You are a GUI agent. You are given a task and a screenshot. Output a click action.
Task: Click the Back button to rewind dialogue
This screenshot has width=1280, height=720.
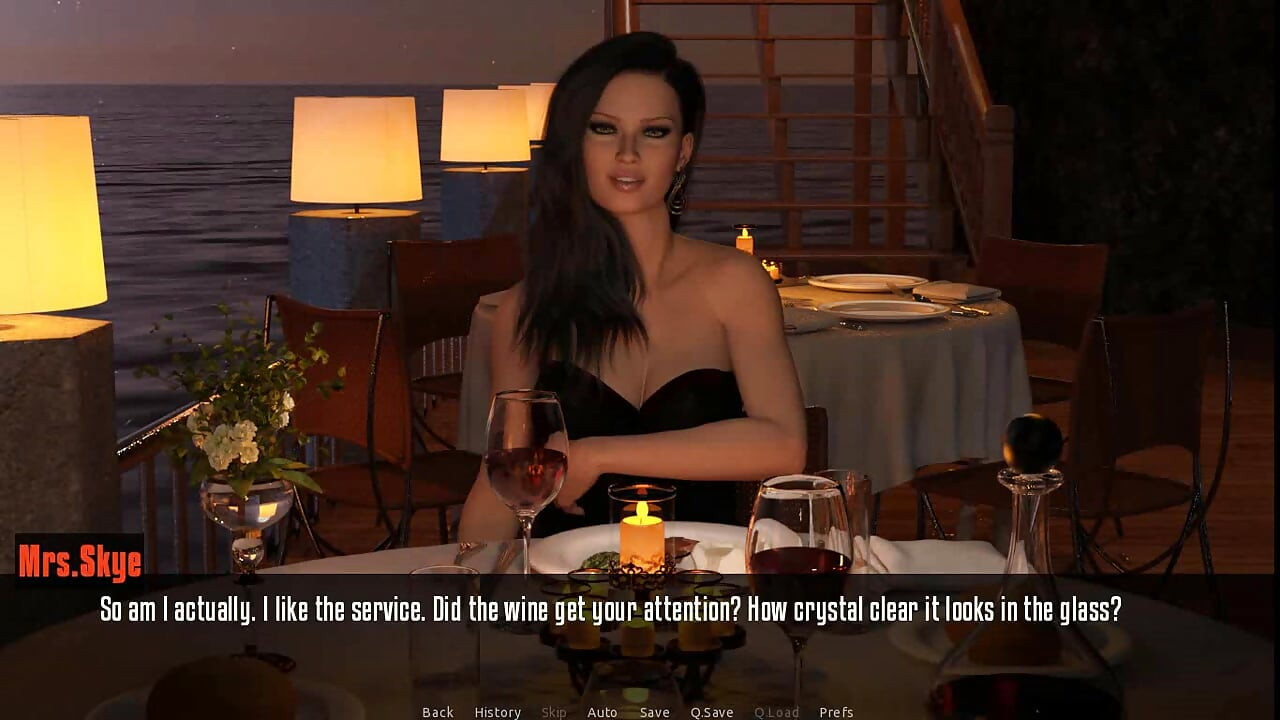click(x=437, y=712)
